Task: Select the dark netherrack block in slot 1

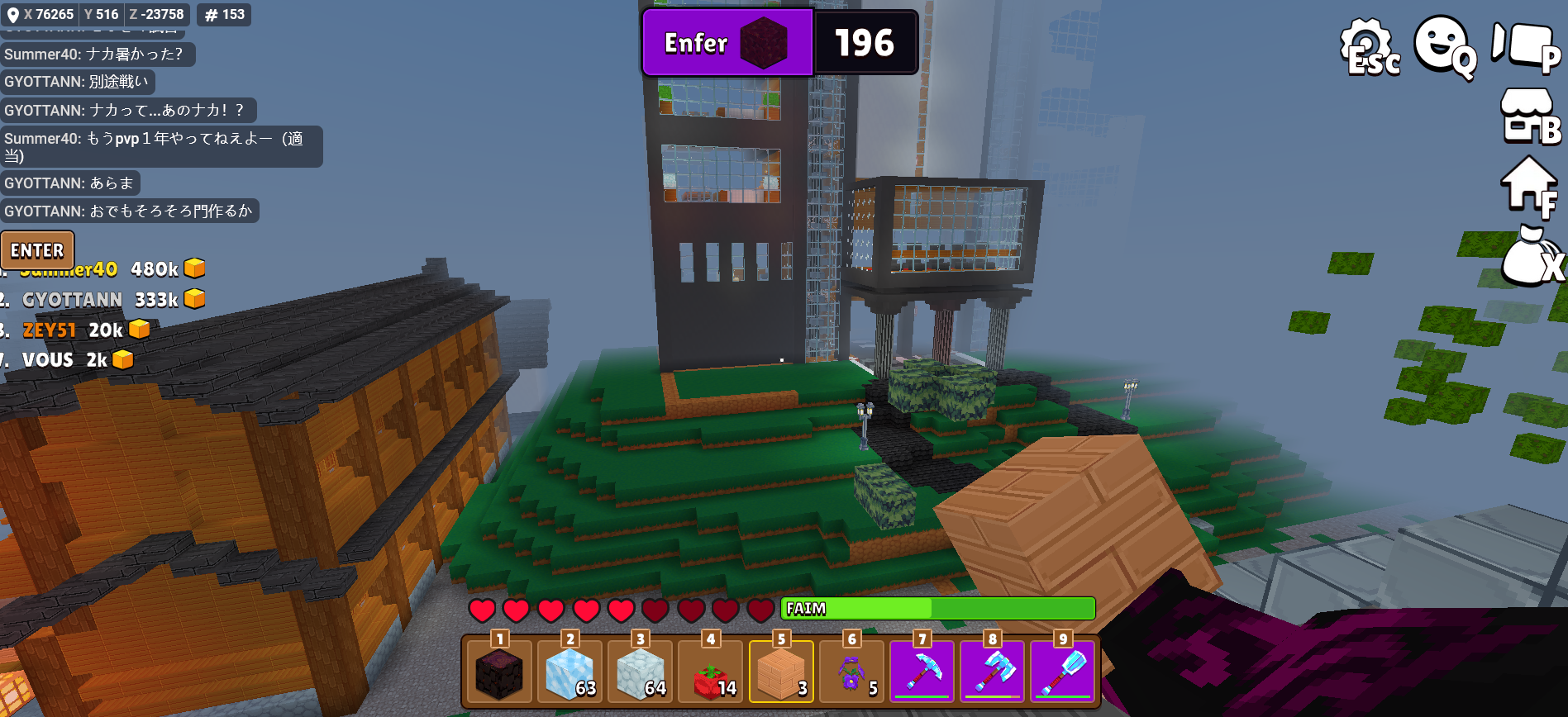Action: click(499, 672)
